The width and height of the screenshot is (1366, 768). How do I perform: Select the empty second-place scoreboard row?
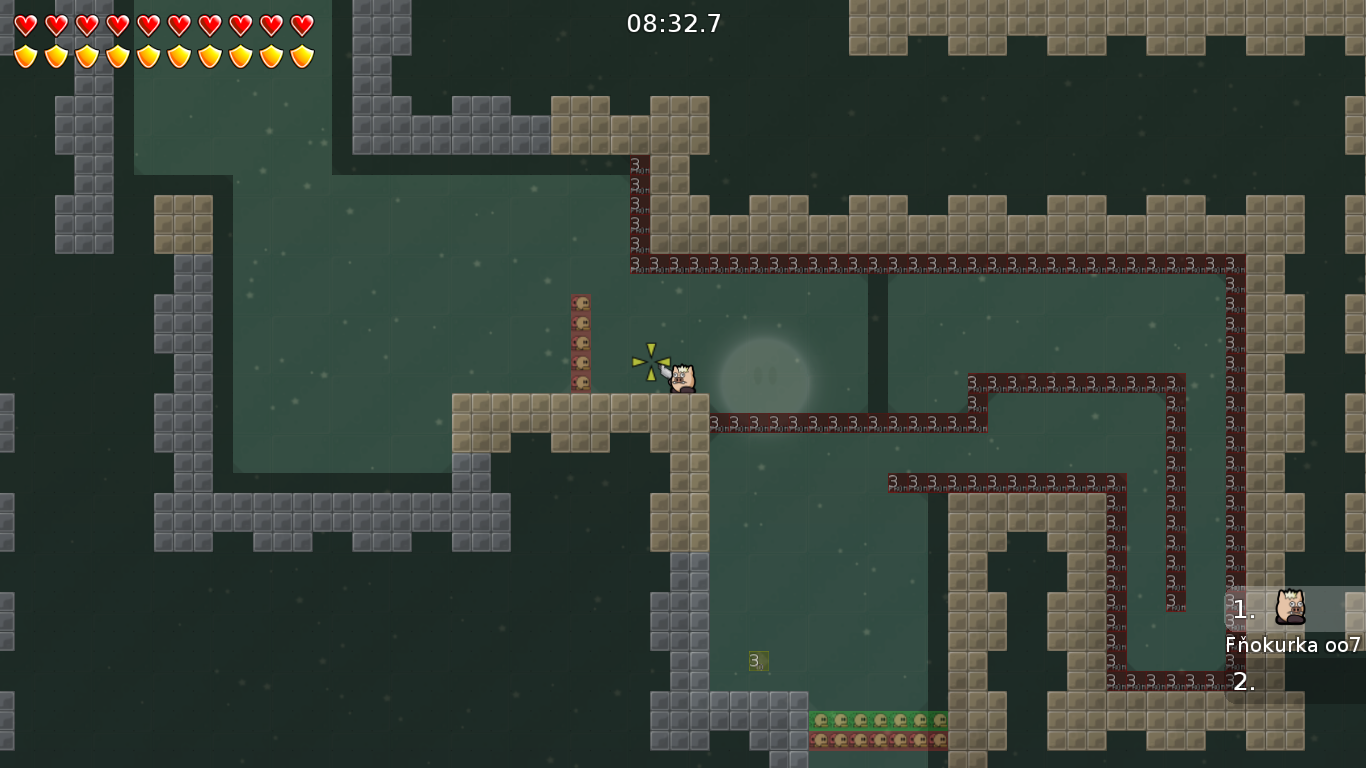pos(1294,682)
